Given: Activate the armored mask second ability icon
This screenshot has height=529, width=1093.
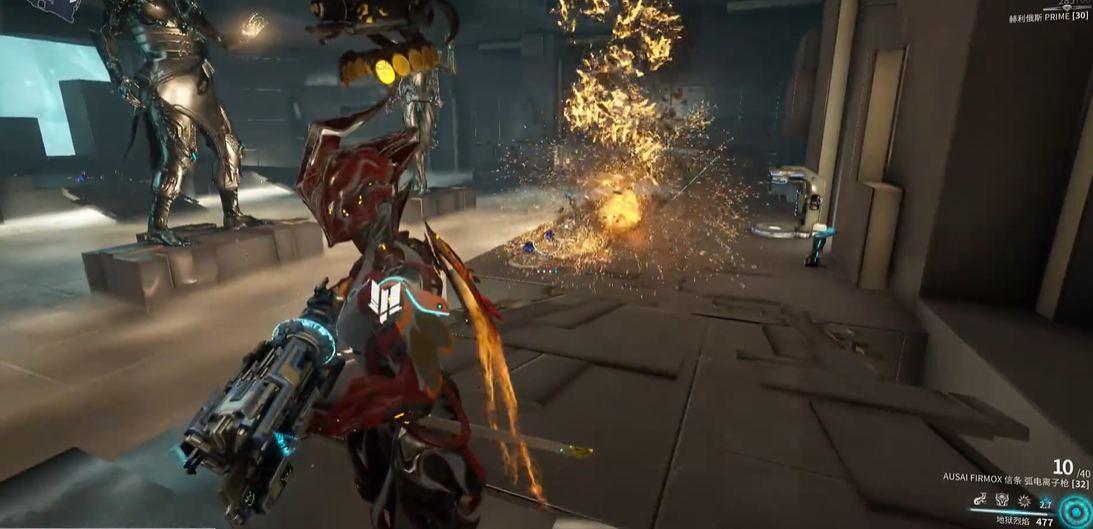Looking at the screenshot, I should click(1002, 500).
